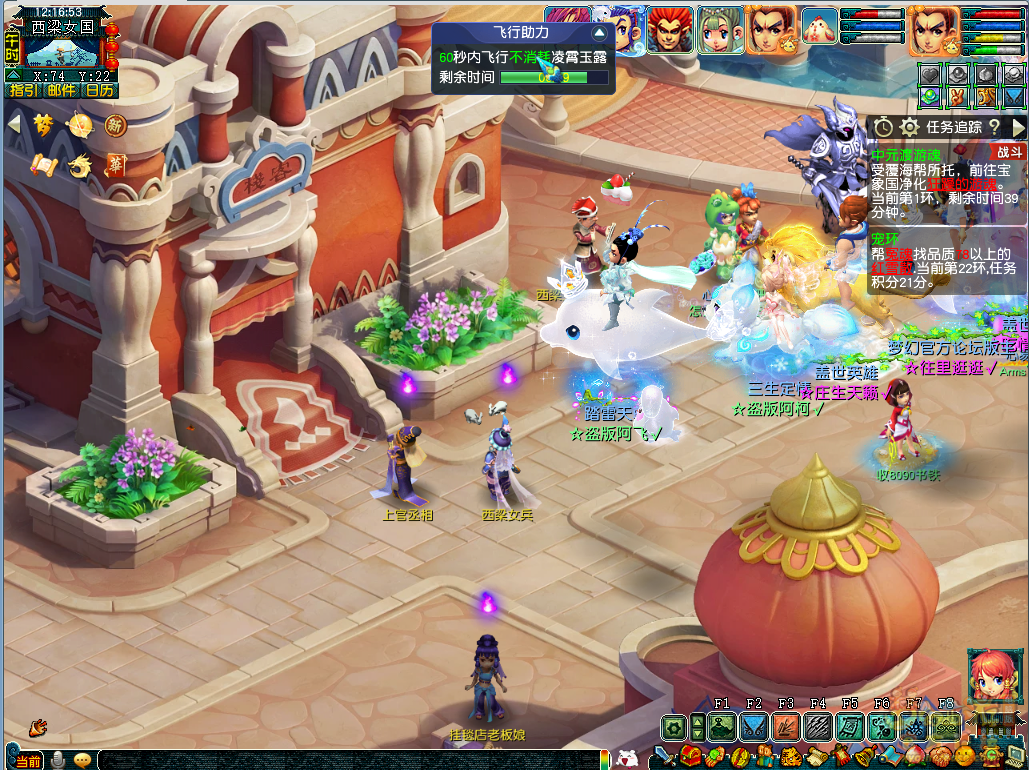The height and width of the screenshot is (770, 1029).
Task: Open the red 華 book icon
Action: [x=116, y=165]
